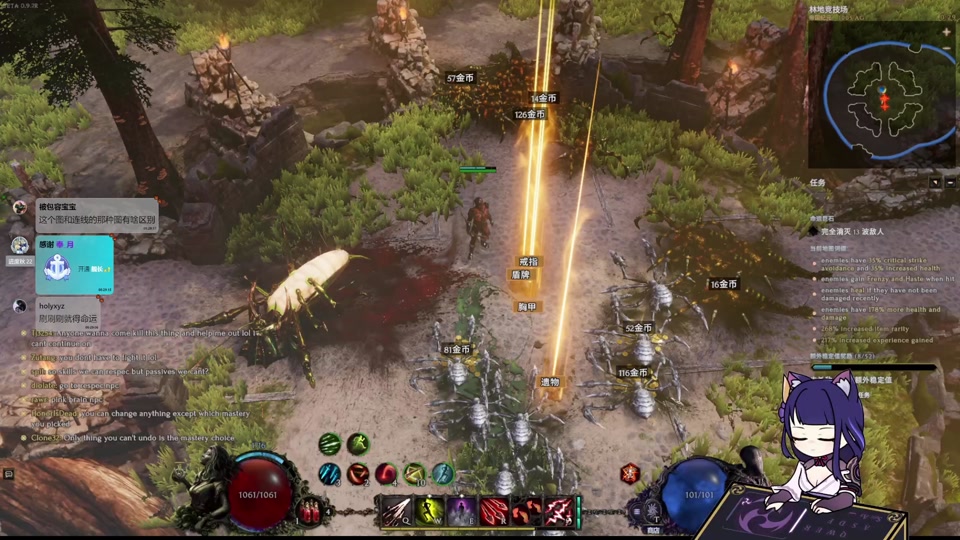Collect the 126金币 gold drop label

pyautogui.click(x=530, y=115)
